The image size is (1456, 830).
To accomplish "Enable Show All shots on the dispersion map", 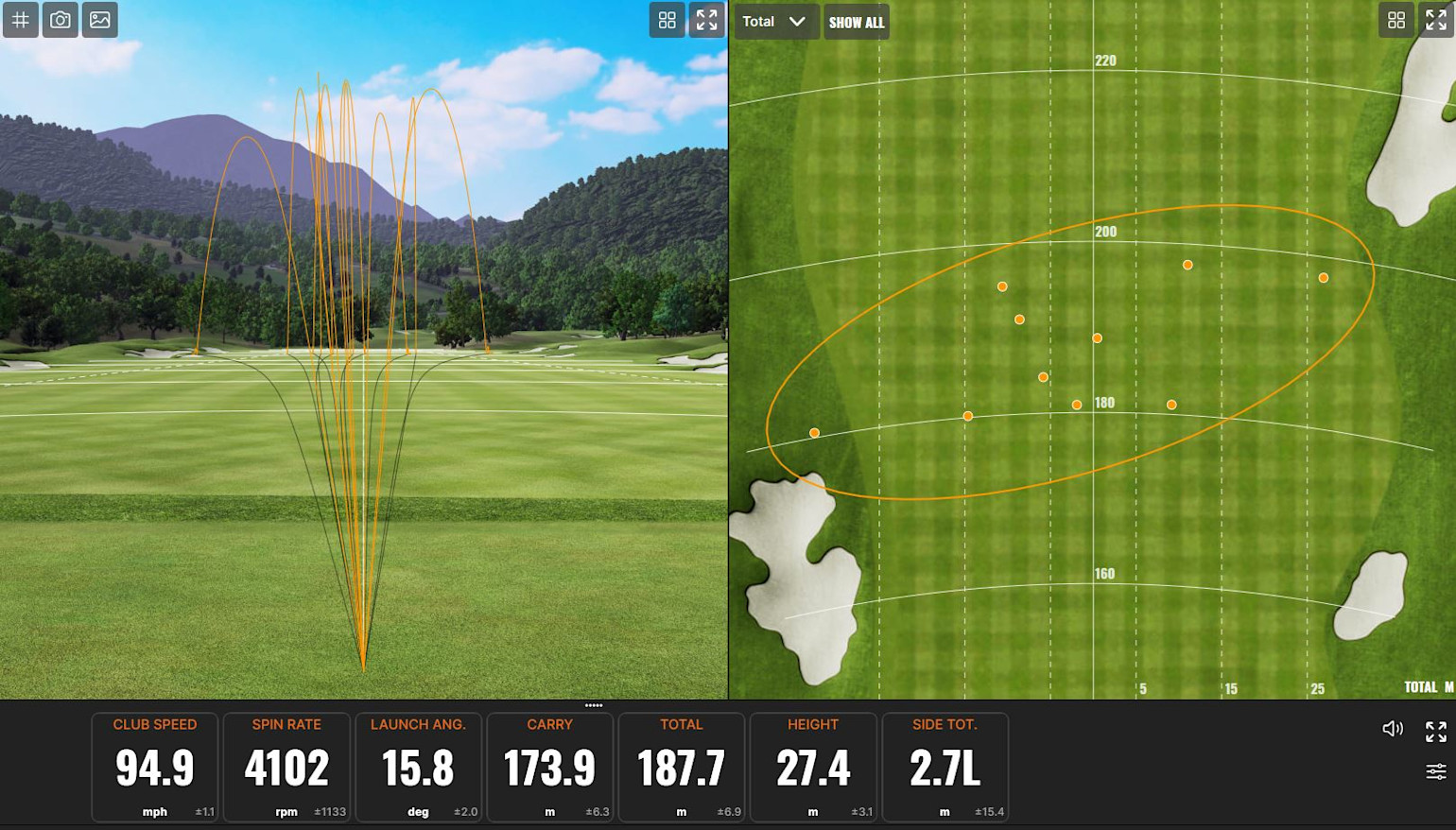I will (856, 21).
